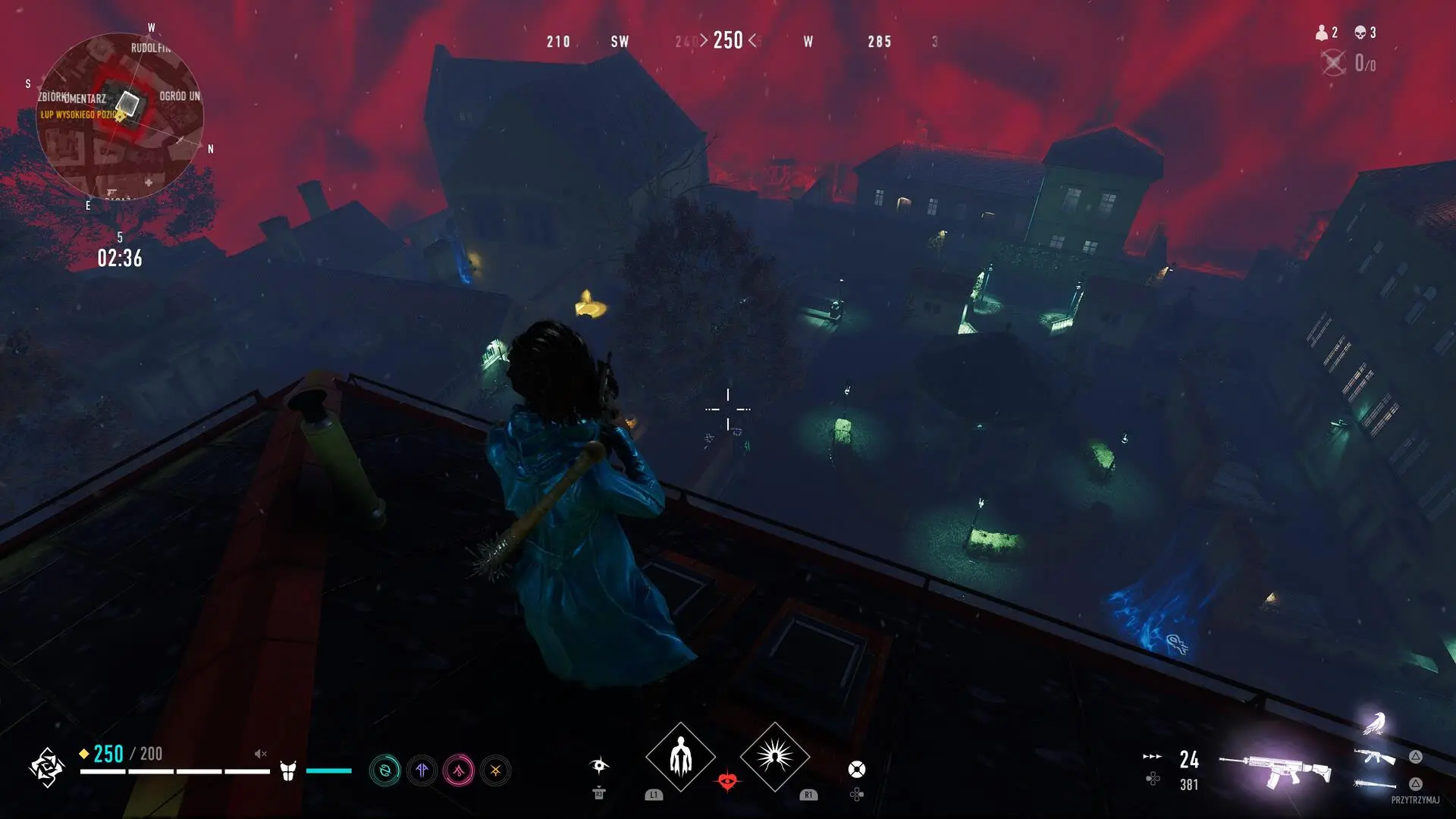The height and width of the screenshot is (819, 1456).
Task: Click the Heightened Senses eye icon
Action: click(599, 765)
